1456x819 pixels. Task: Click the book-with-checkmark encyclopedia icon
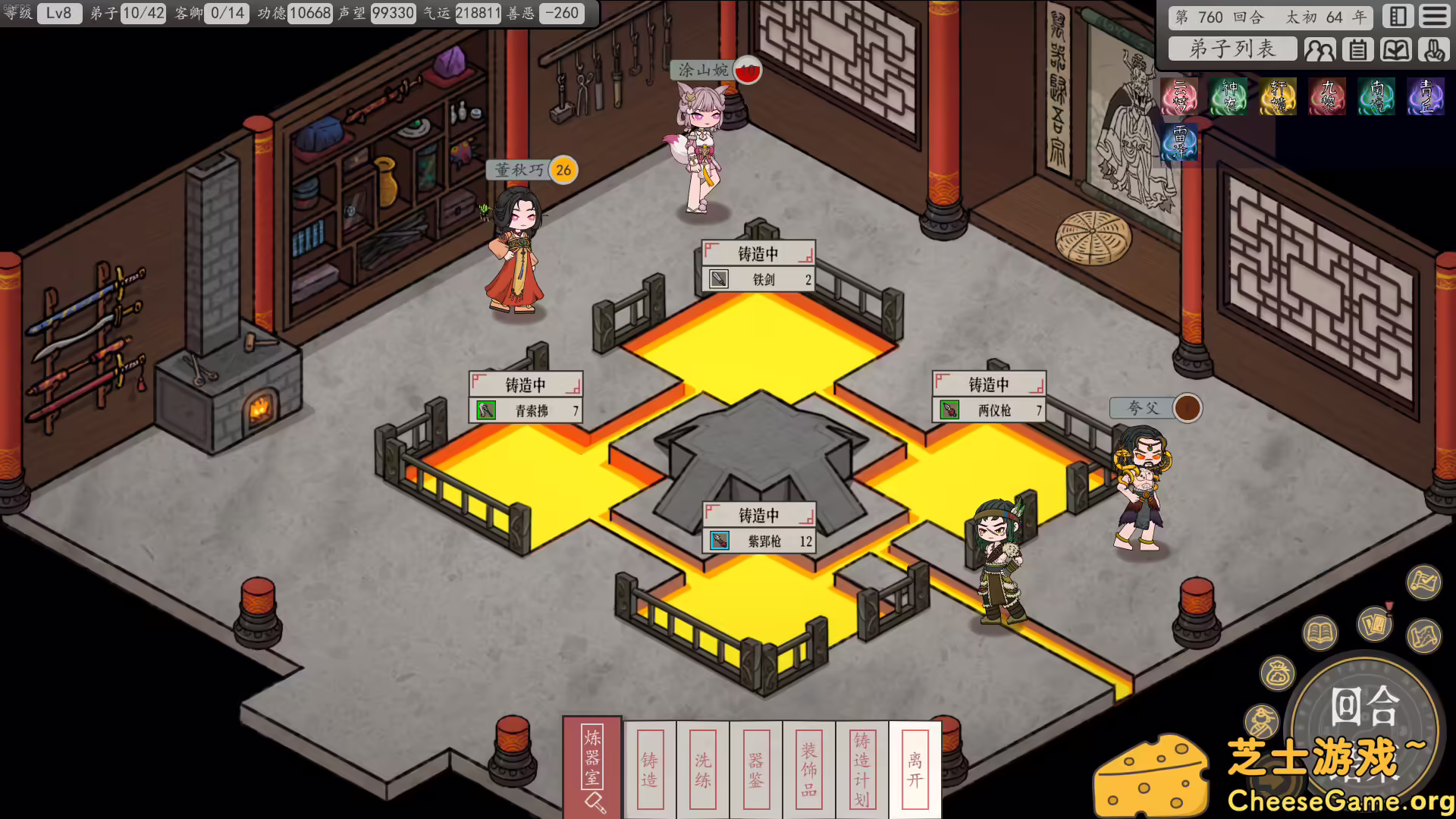(x=1396, y=49)
